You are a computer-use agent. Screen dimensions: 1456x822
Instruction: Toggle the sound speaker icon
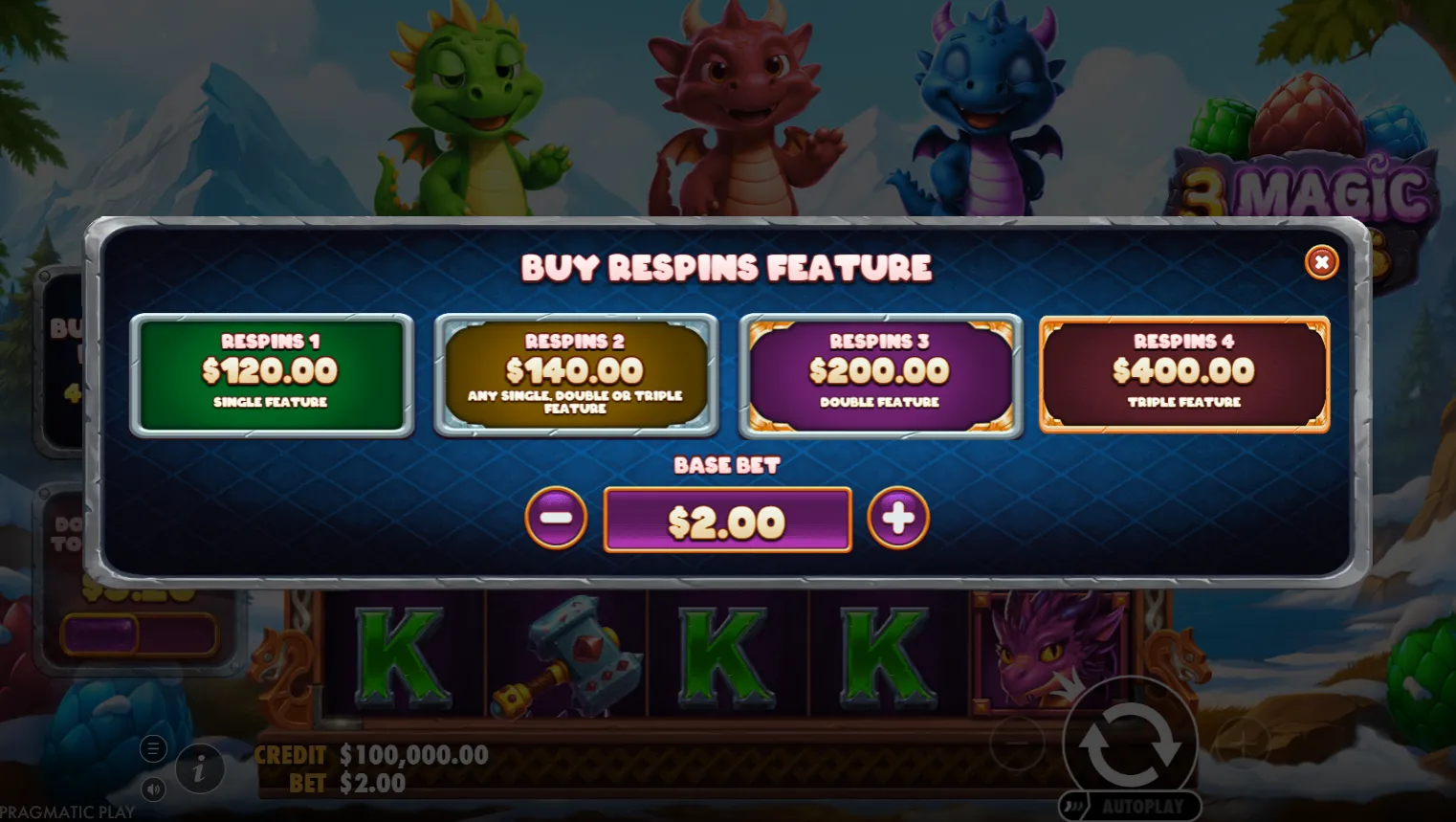coord(153,789)
